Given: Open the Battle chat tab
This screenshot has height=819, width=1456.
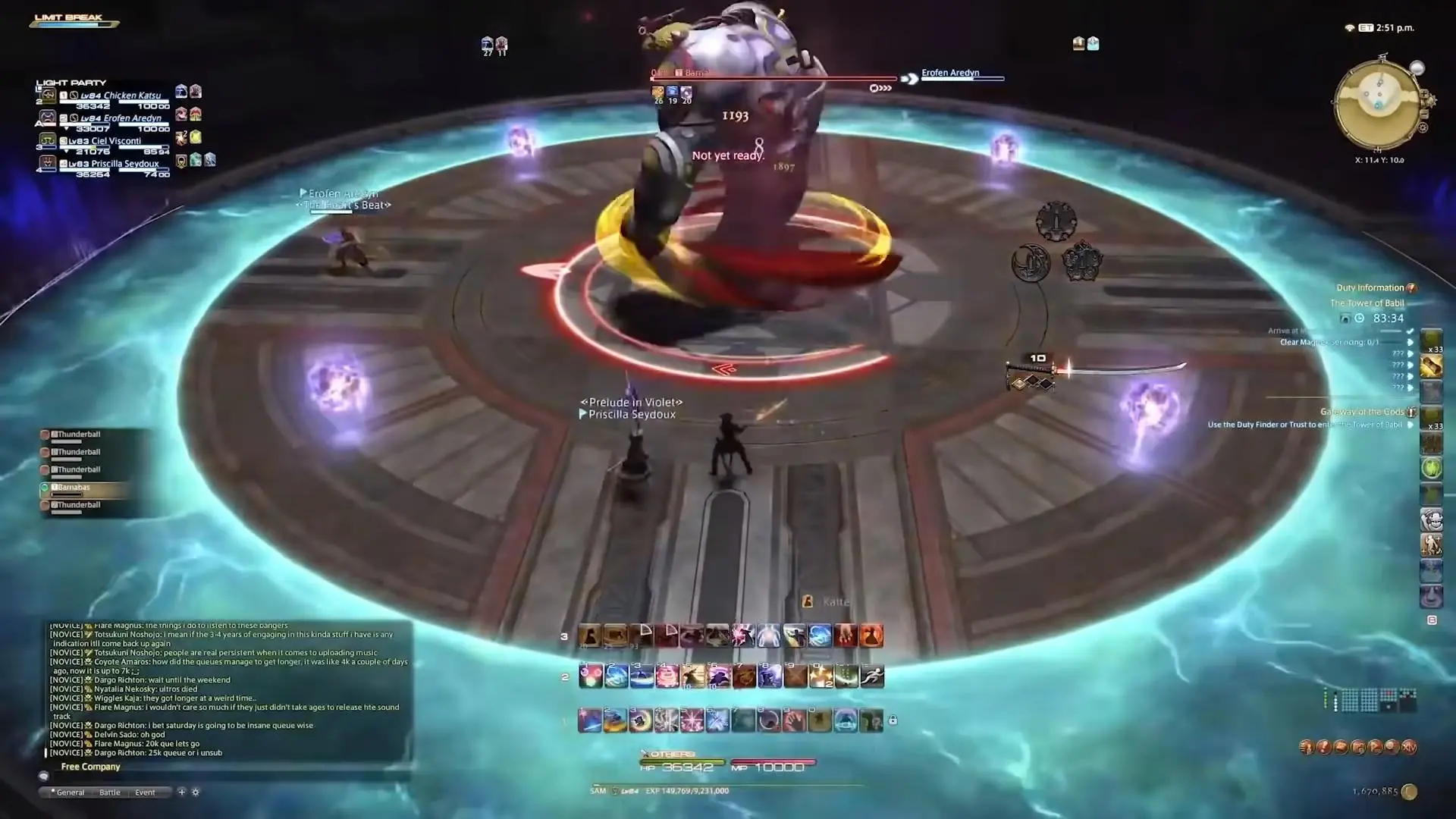Looking at the screenshot, I should coord(110,792).
